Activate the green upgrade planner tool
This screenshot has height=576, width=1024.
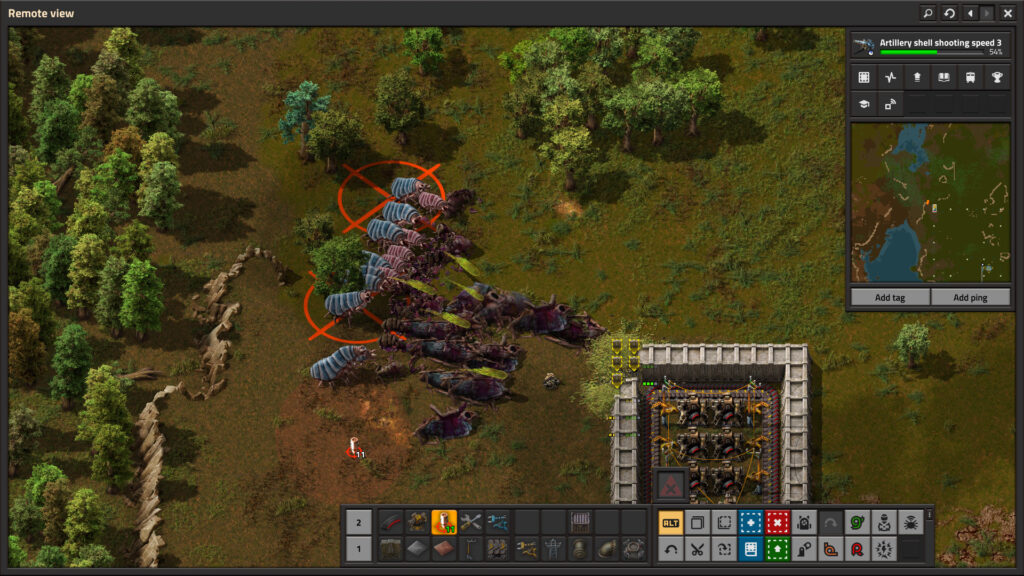(x=777, y=548)
